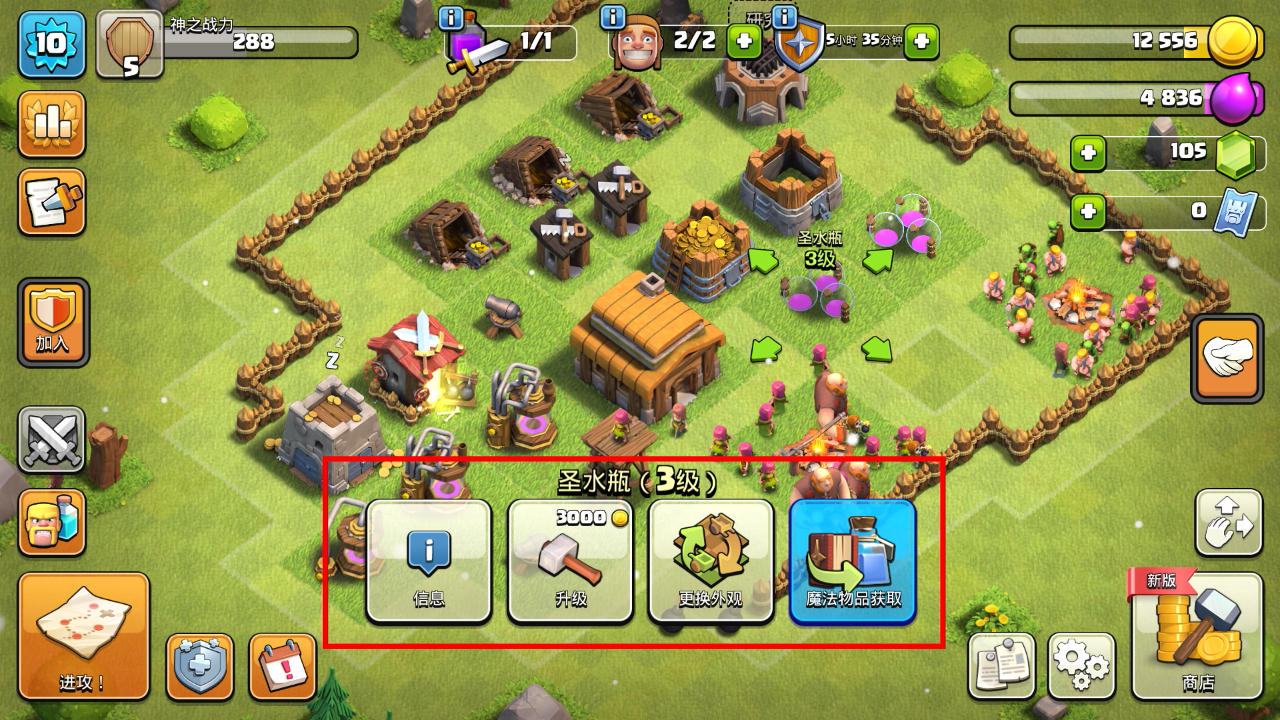Tap the 升级 upgrade hammer button
1280x720 pixels.
tap(570, 561)
